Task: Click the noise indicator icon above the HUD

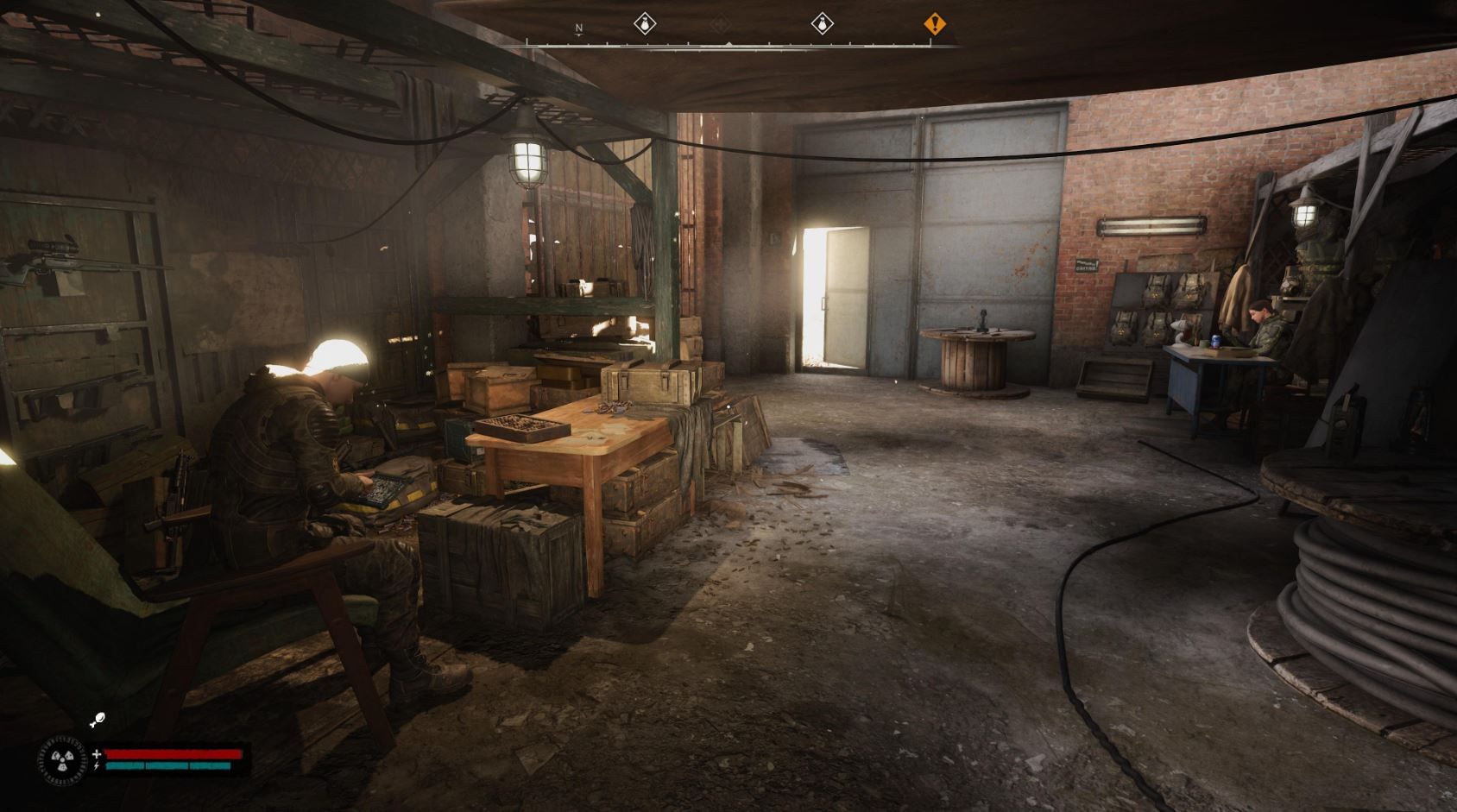Action: (97, 719)
